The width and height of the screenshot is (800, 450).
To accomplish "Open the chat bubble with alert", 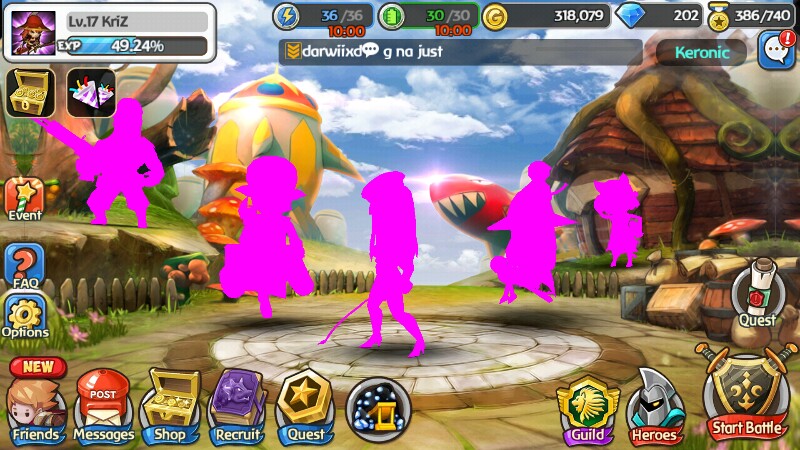I will click(x=776, y=50).
